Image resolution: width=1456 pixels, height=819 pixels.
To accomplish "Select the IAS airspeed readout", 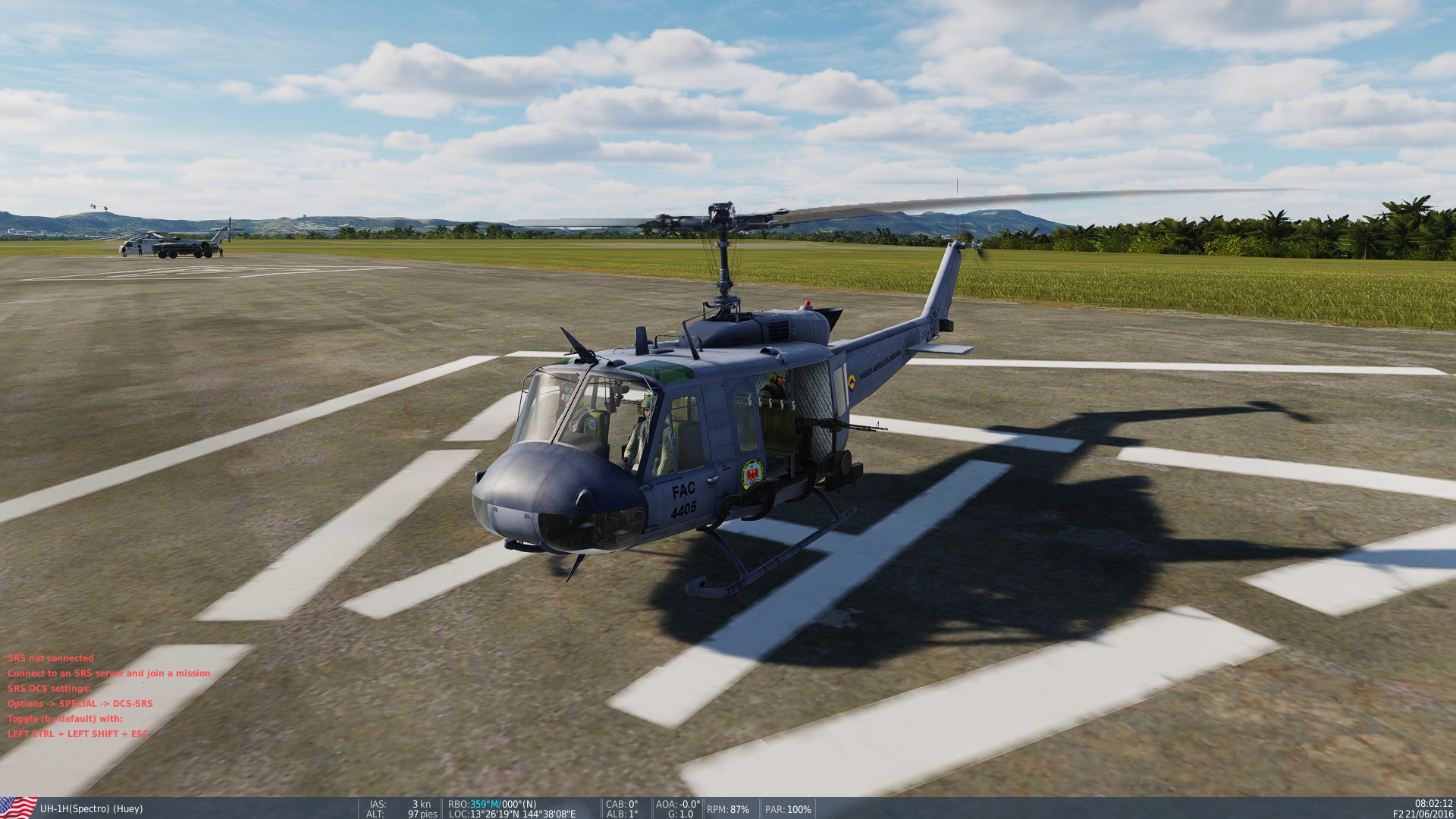I will (x=394, y=805).
